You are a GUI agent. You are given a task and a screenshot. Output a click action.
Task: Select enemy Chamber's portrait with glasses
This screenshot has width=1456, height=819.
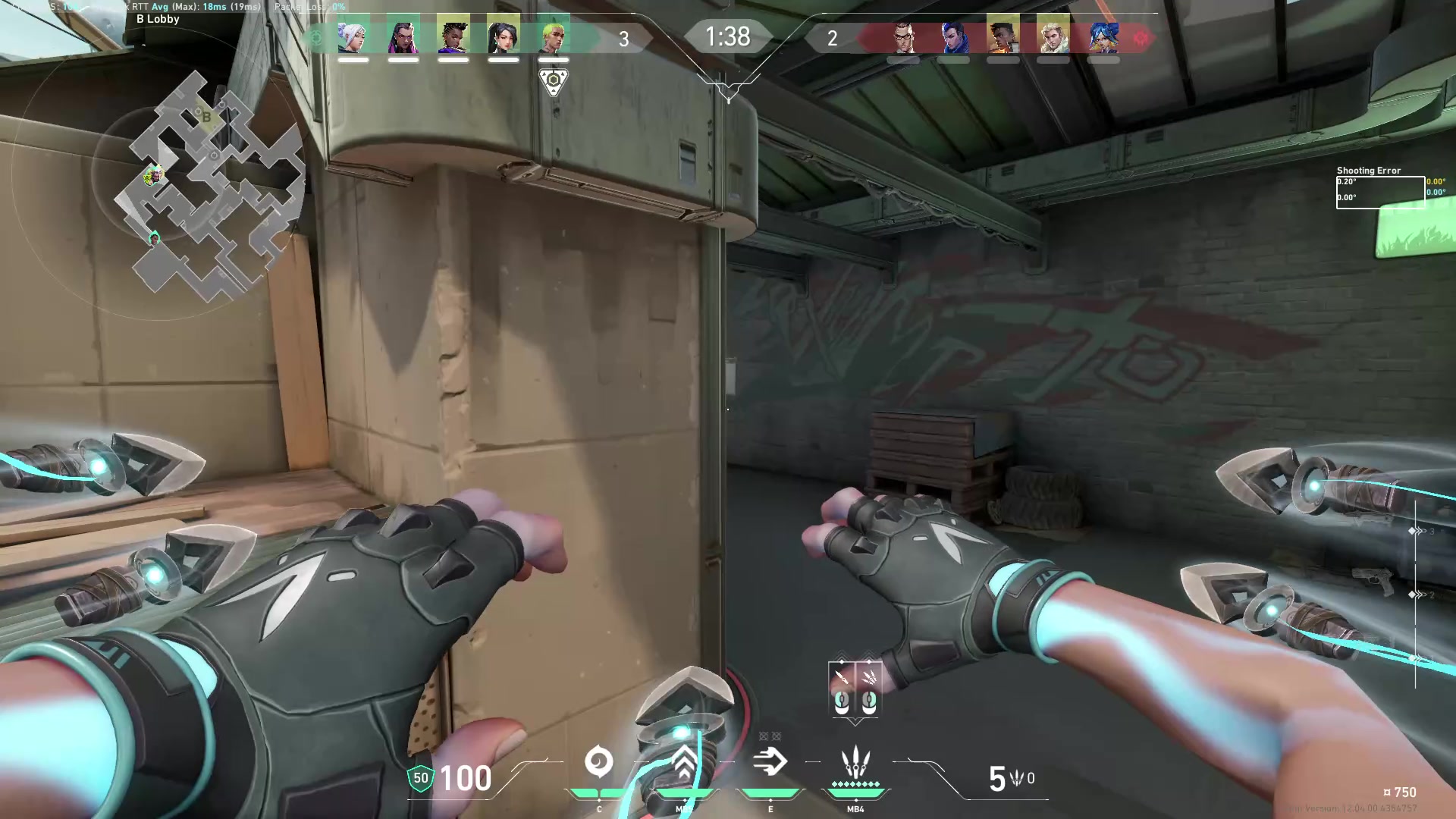tap(903, 36)
